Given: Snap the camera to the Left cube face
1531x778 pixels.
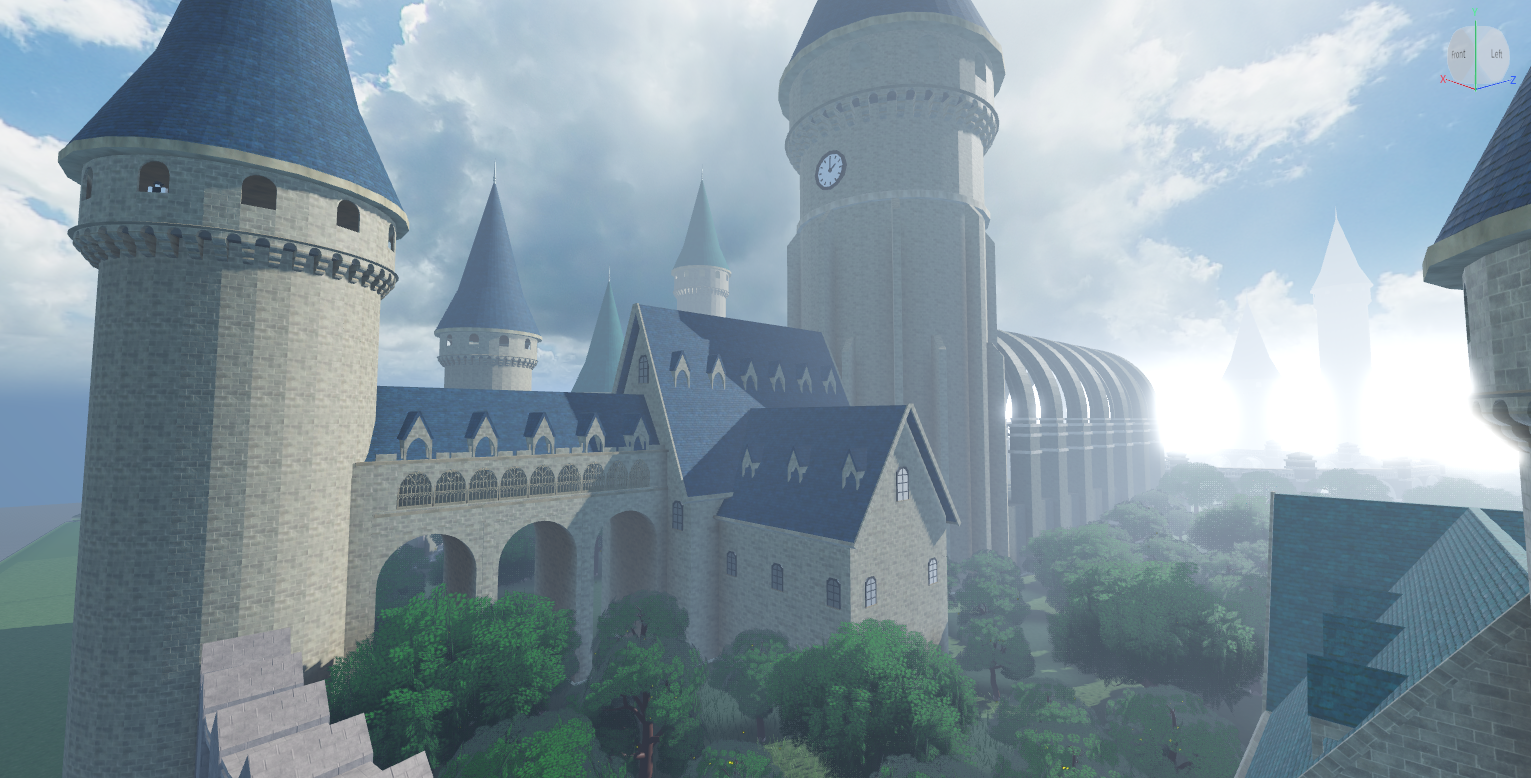Looking at the screenshot, I should pos(1495,55).
